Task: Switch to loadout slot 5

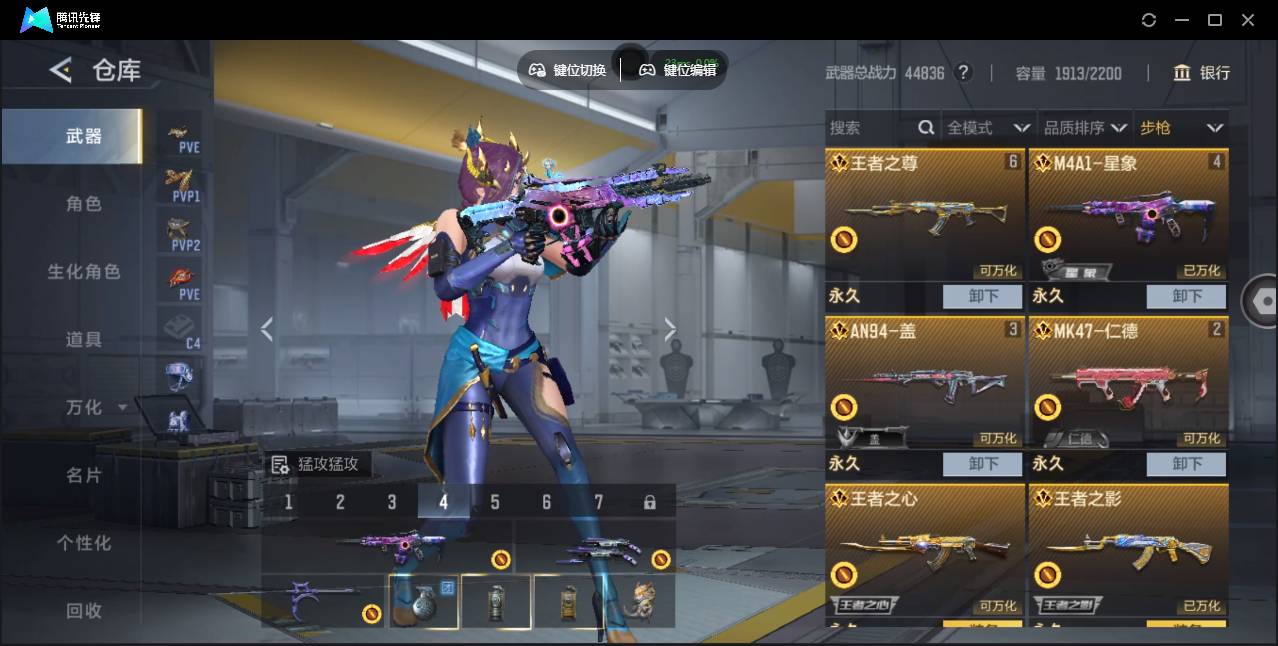Action: click(495, 502)
